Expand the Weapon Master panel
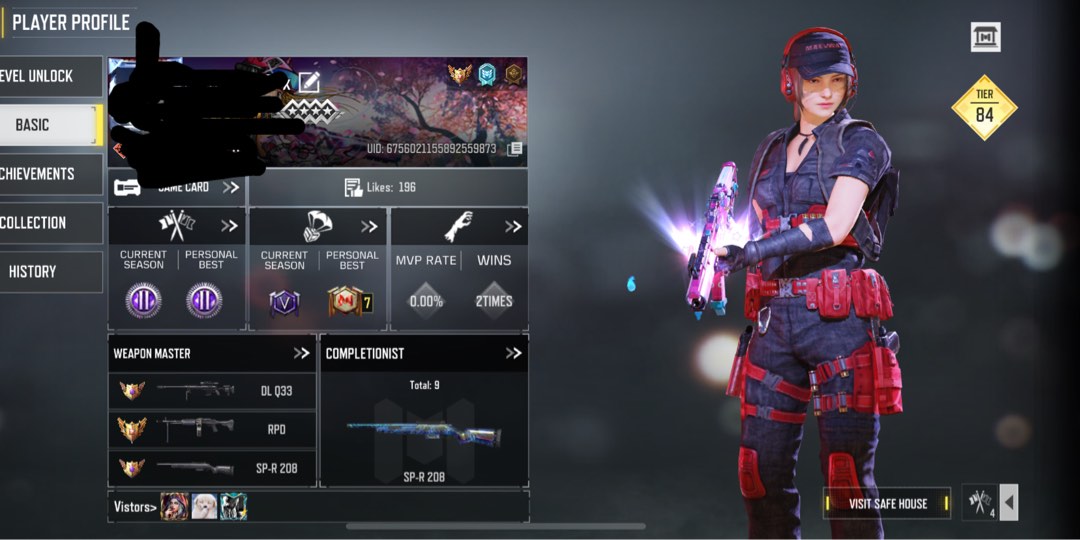Screen dimensions: 1080x540 (301, 353)
